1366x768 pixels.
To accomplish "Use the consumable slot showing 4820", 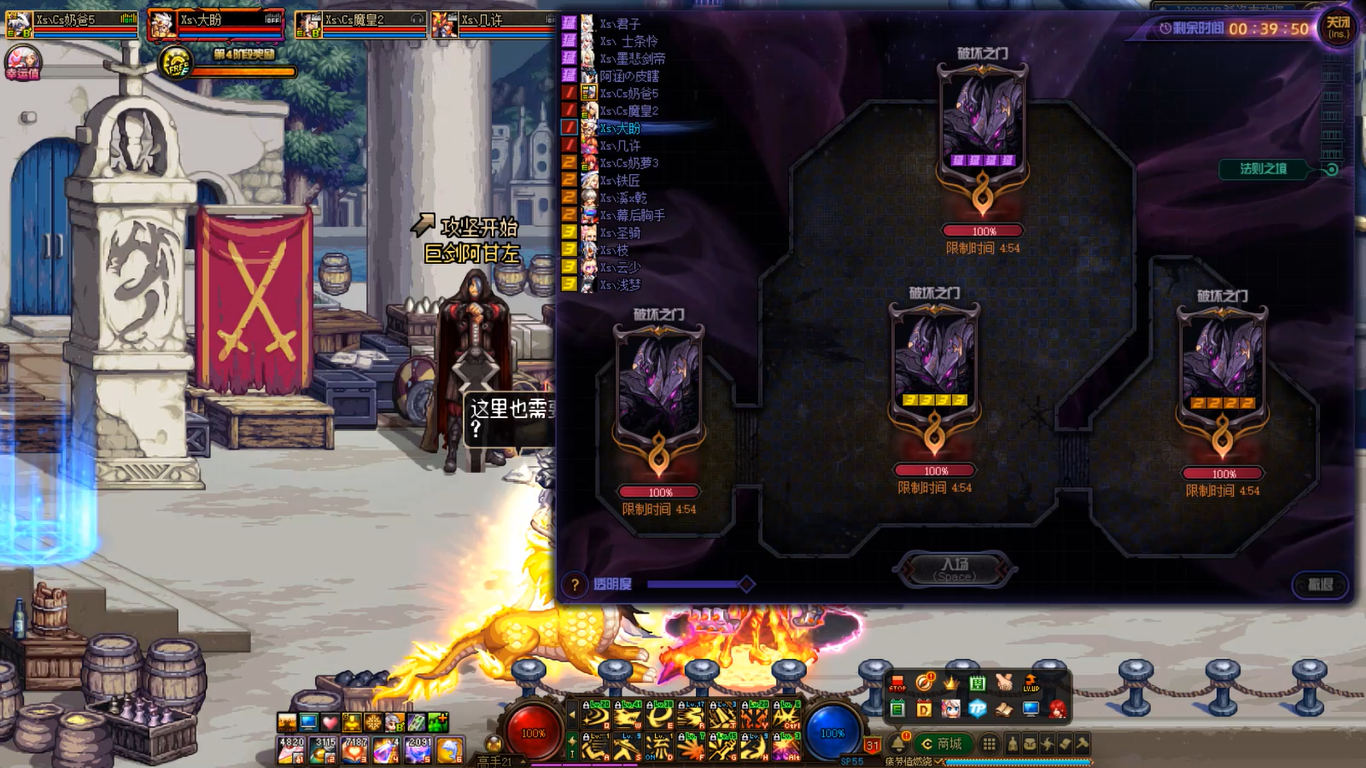I will click(291, 748).
